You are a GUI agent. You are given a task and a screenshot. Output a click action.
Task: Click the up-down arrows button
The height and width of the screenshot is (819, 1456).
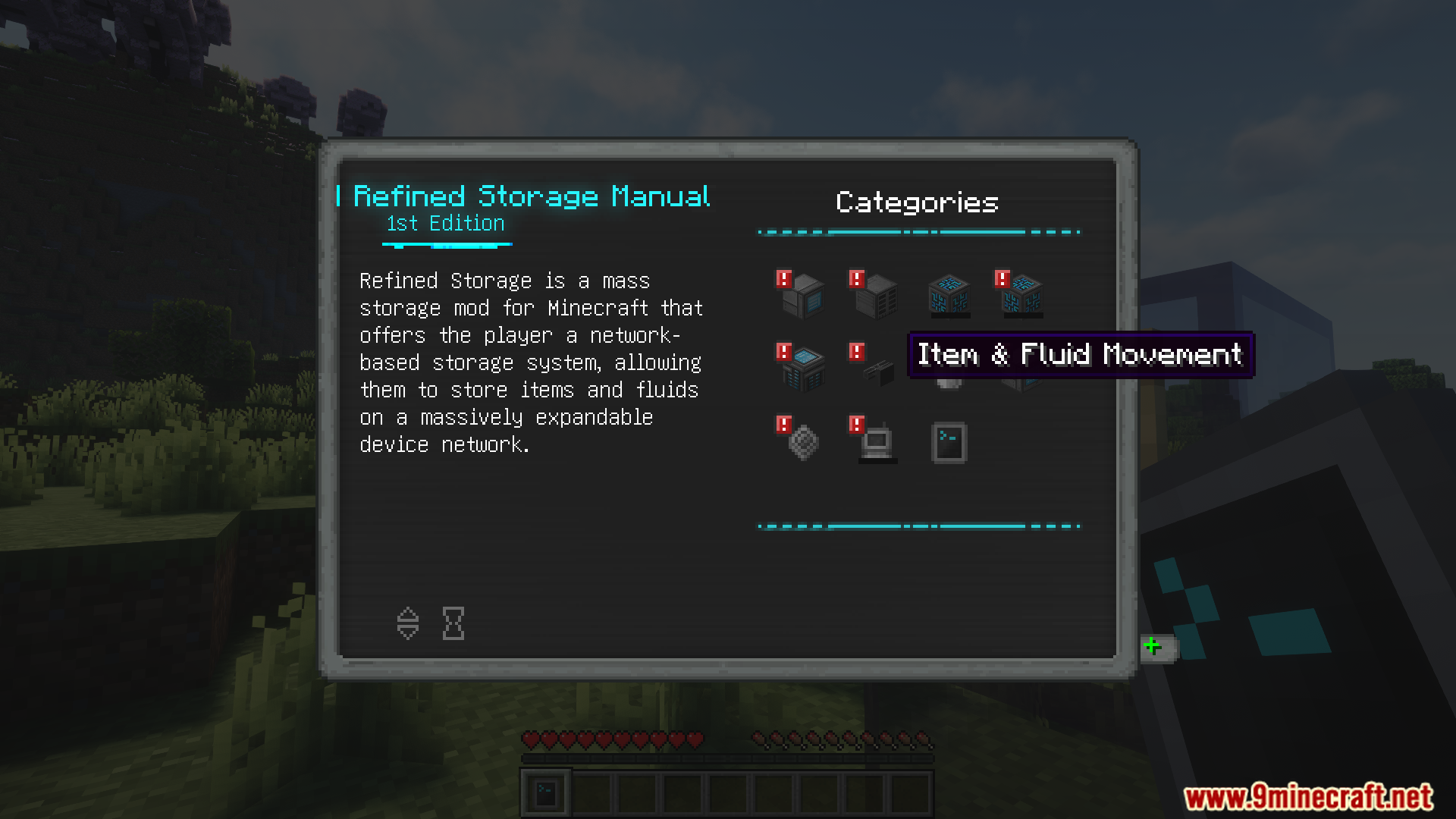pos(408,623)
